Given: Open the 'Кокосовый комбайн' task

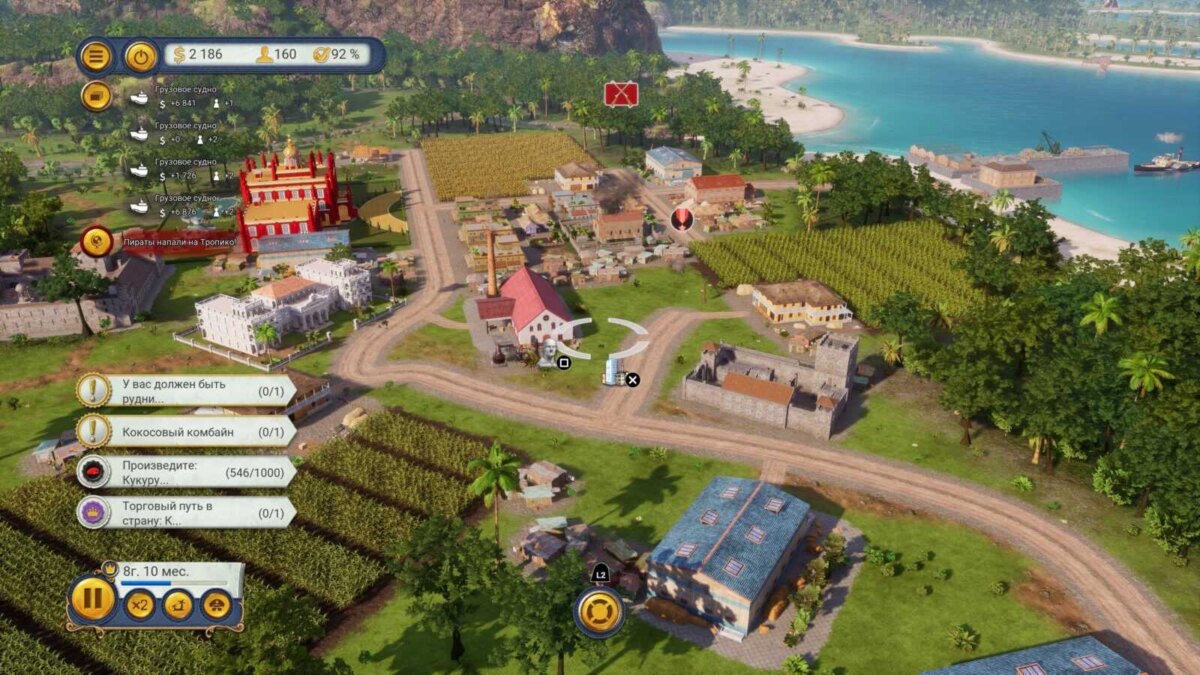Looking at the screenshot, I should [187, 431].
